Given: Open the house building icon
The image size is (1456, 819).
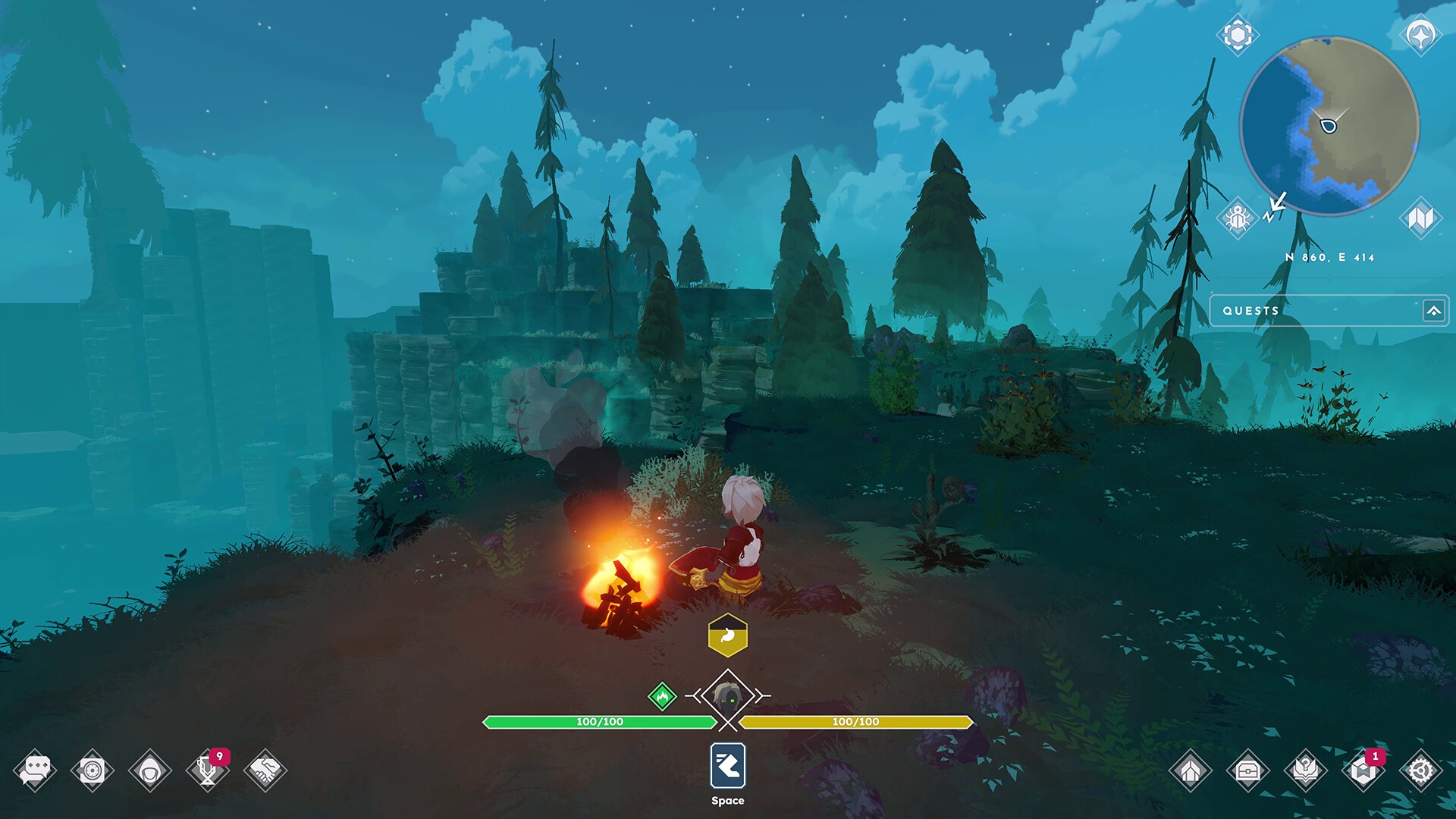Looking at the screenshot, I should tap(1190, 771).
